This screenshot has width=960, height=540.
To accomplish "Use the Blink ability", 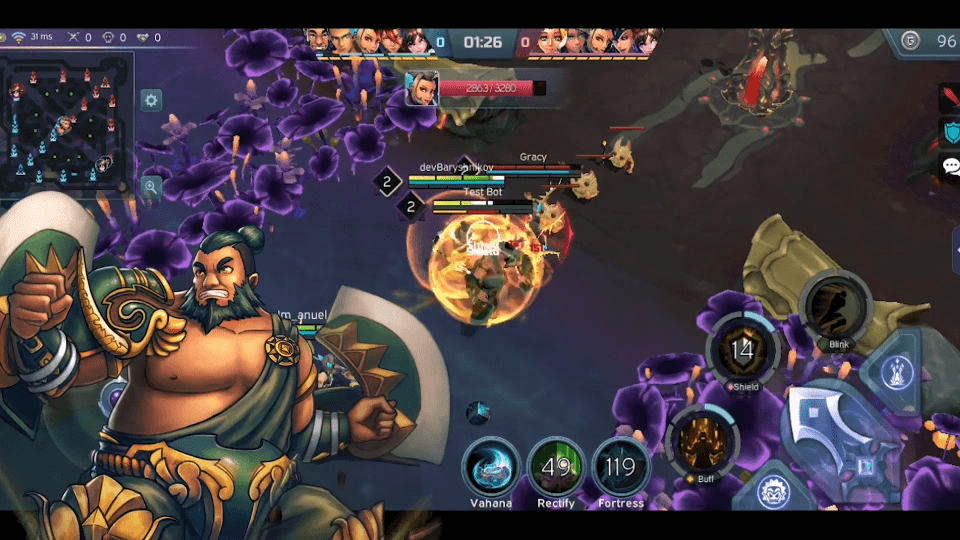I will pos(837,307).
